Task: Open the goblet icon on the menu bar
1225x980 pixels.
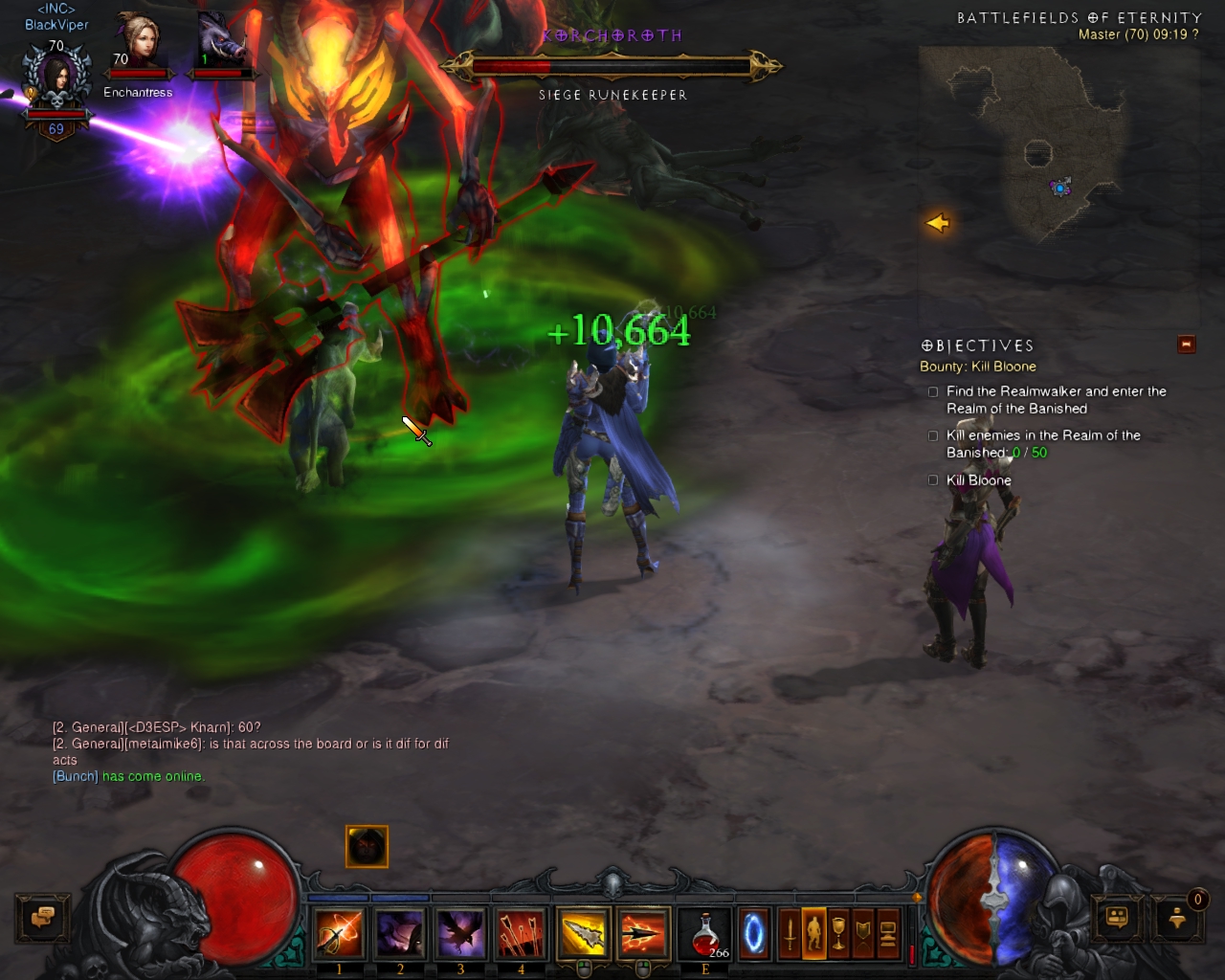Action: pyautogui.click(x=838, y=933)
